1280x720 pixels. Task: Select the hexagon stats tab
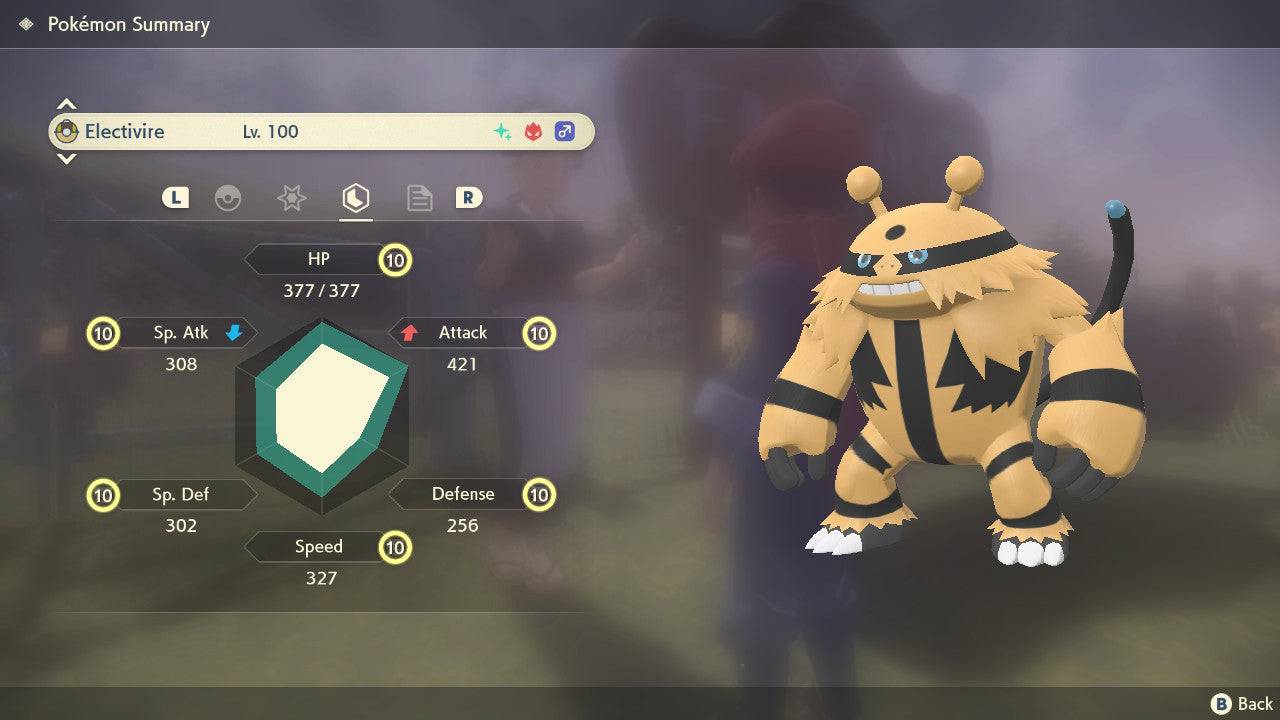click(x=355, y=198)
